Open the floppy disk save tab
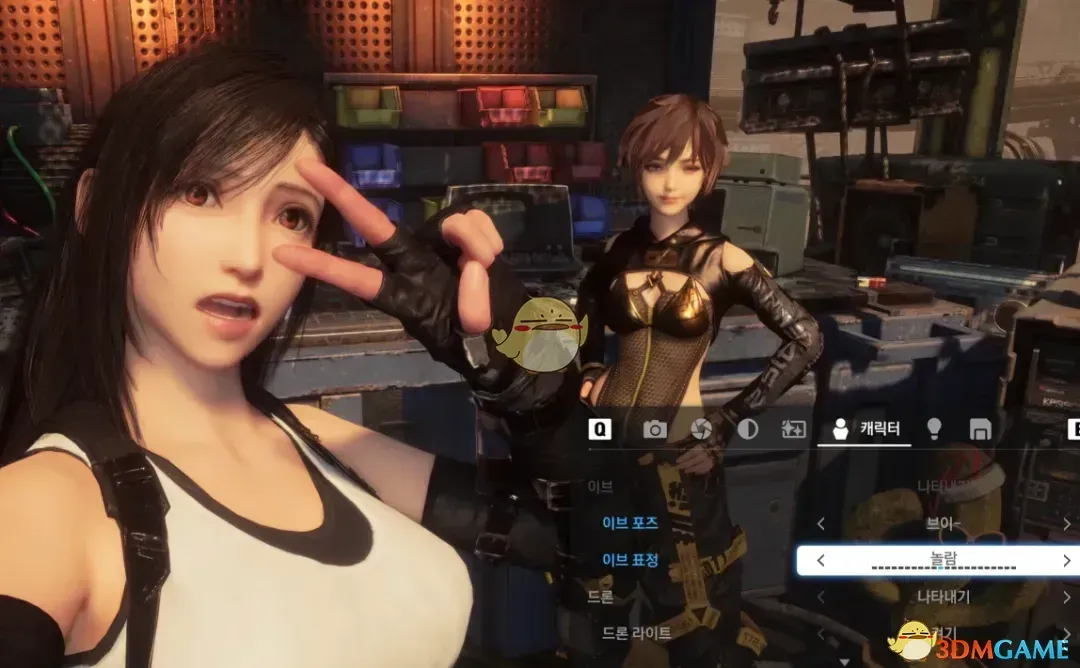The height and width of the screenshot is (668, 1080). (980, 429)
